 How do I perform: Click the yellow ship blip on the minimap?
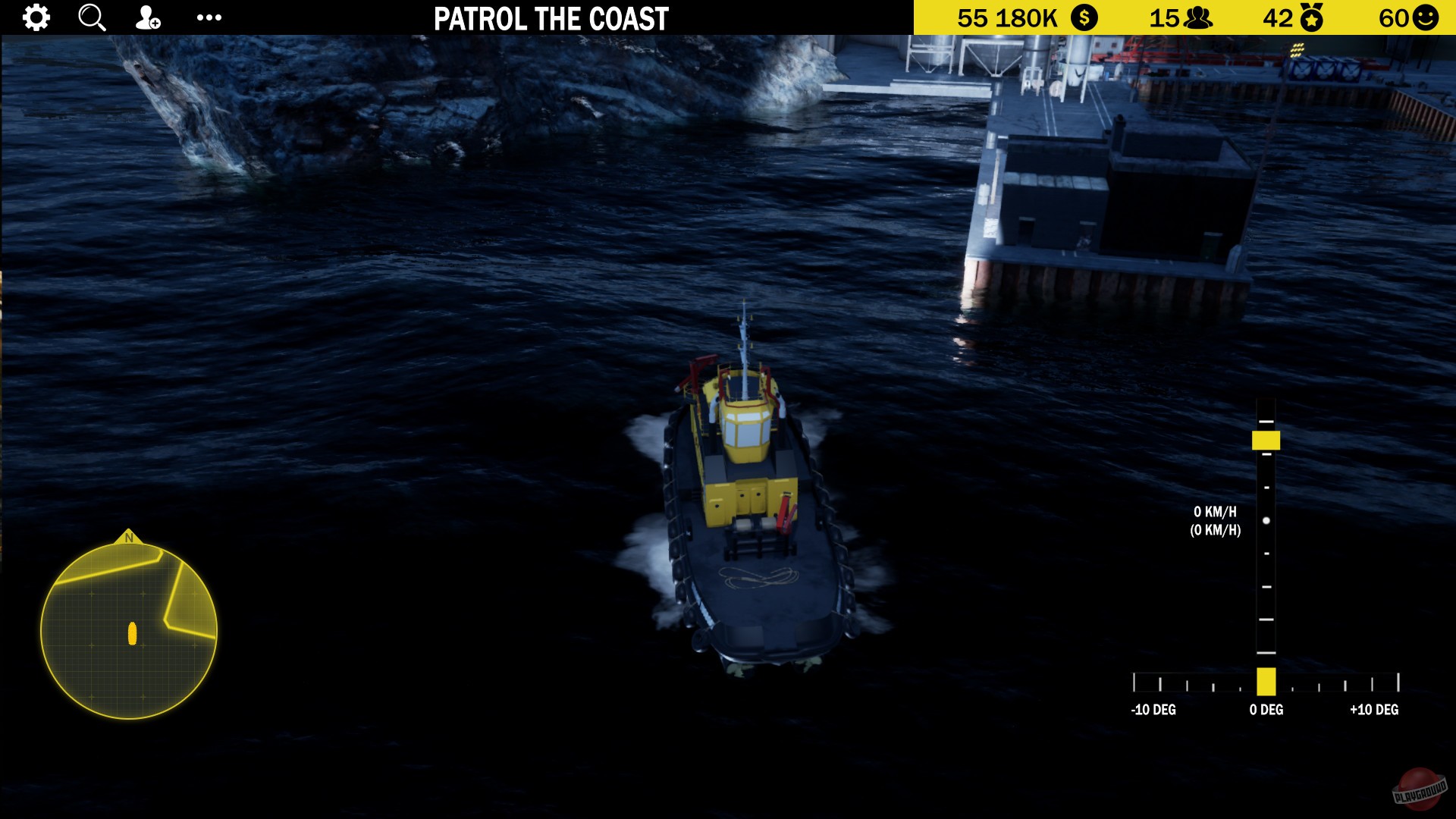(132, 634)
